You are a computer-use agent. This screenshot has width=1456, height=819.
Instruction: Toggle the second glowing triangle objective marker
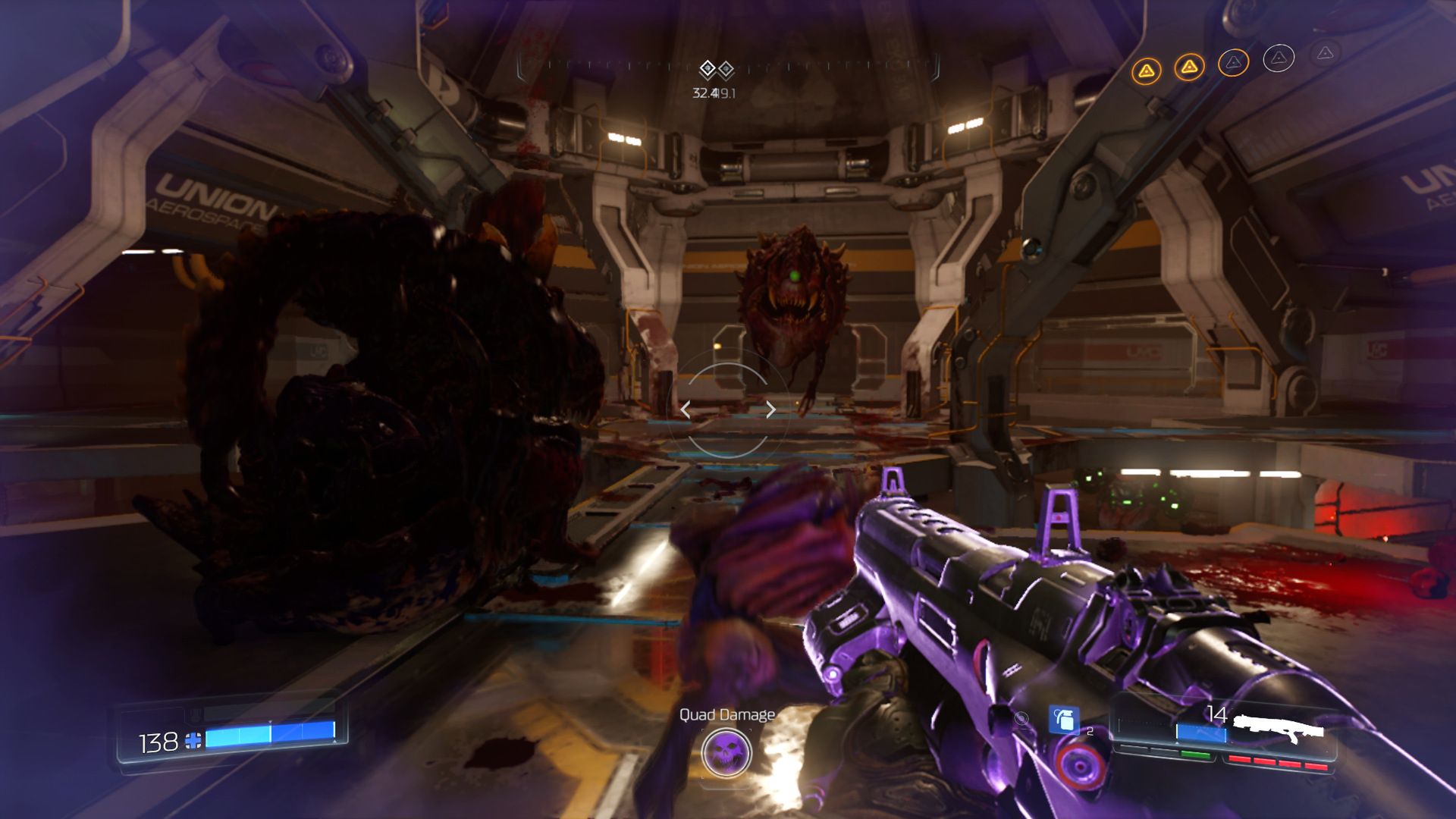pyautogui.click(x=1189, y=68)
